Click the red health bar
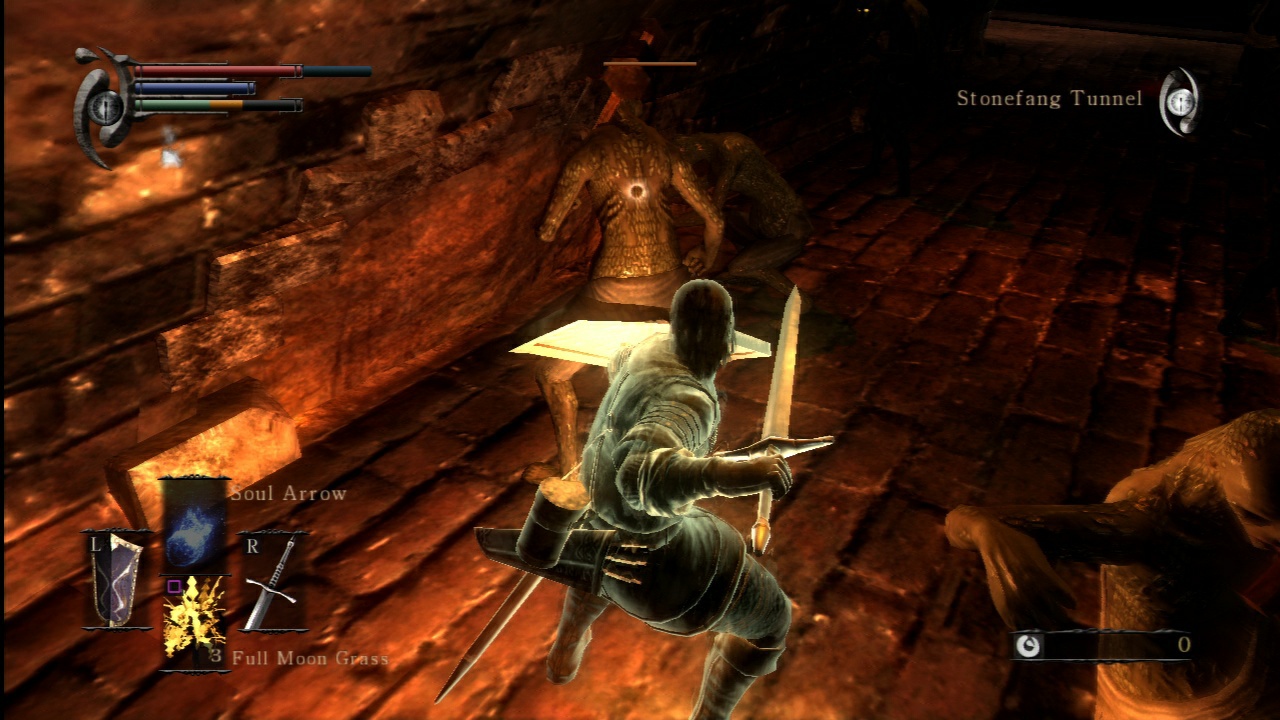Viewport: 1280px width, 720px height. point(210,69)
